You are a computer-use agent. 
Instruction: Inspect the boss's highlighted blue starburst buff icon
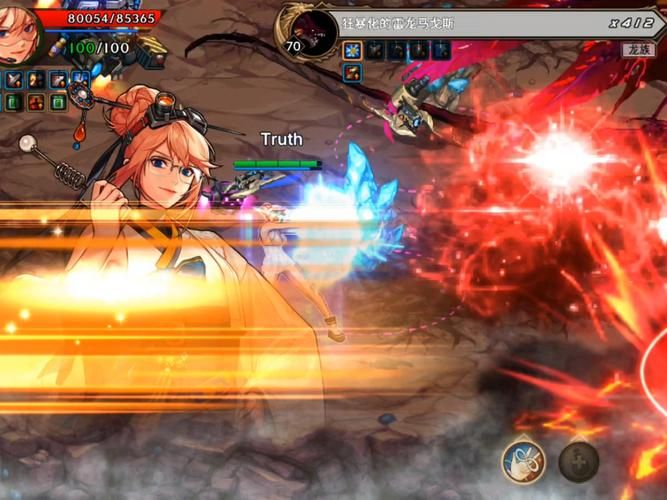[x=351, y=50]
